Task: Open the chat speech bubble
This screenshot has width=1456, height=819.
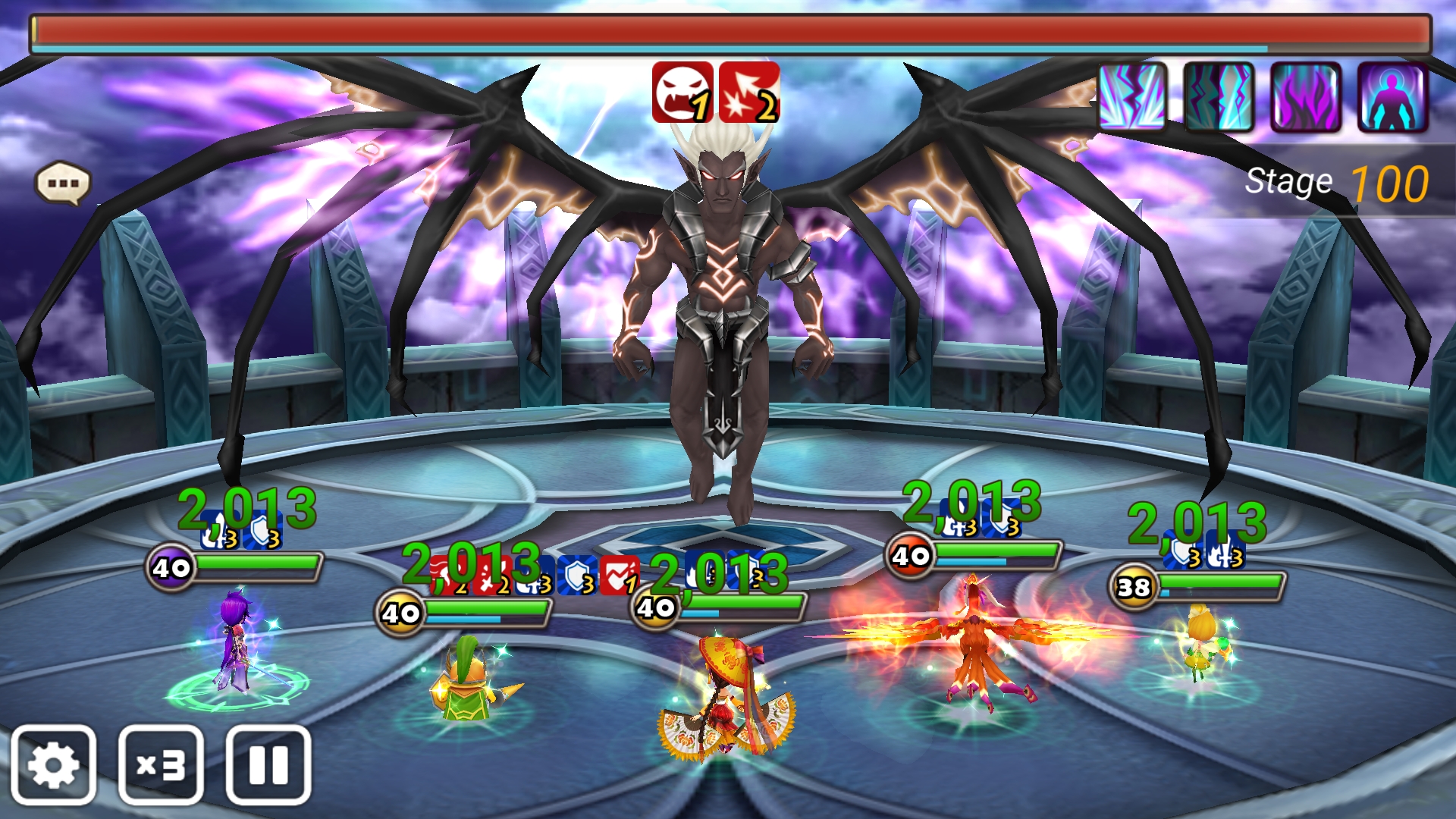Action: pos(63,184)
